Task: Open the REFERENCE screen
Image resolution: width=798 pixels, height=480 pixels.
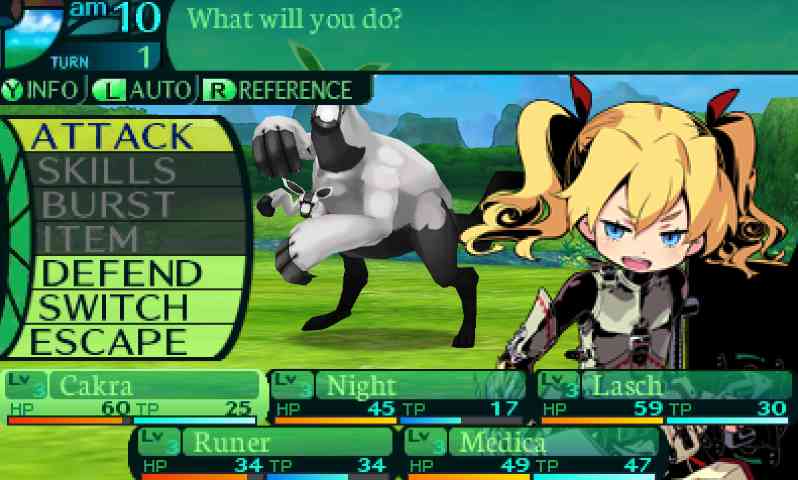Action: (278, 89)
